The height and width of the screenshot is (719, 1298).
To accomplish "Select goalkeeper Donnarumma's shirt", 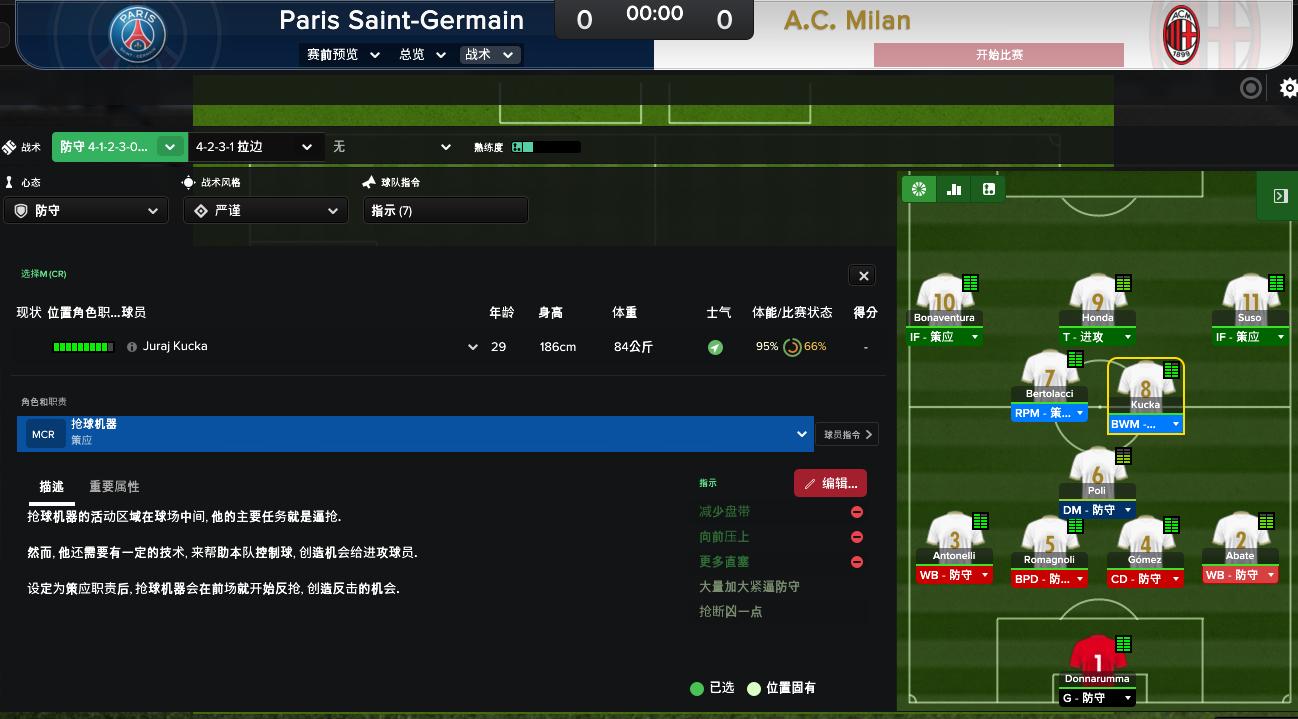I will pos(1097,655).
